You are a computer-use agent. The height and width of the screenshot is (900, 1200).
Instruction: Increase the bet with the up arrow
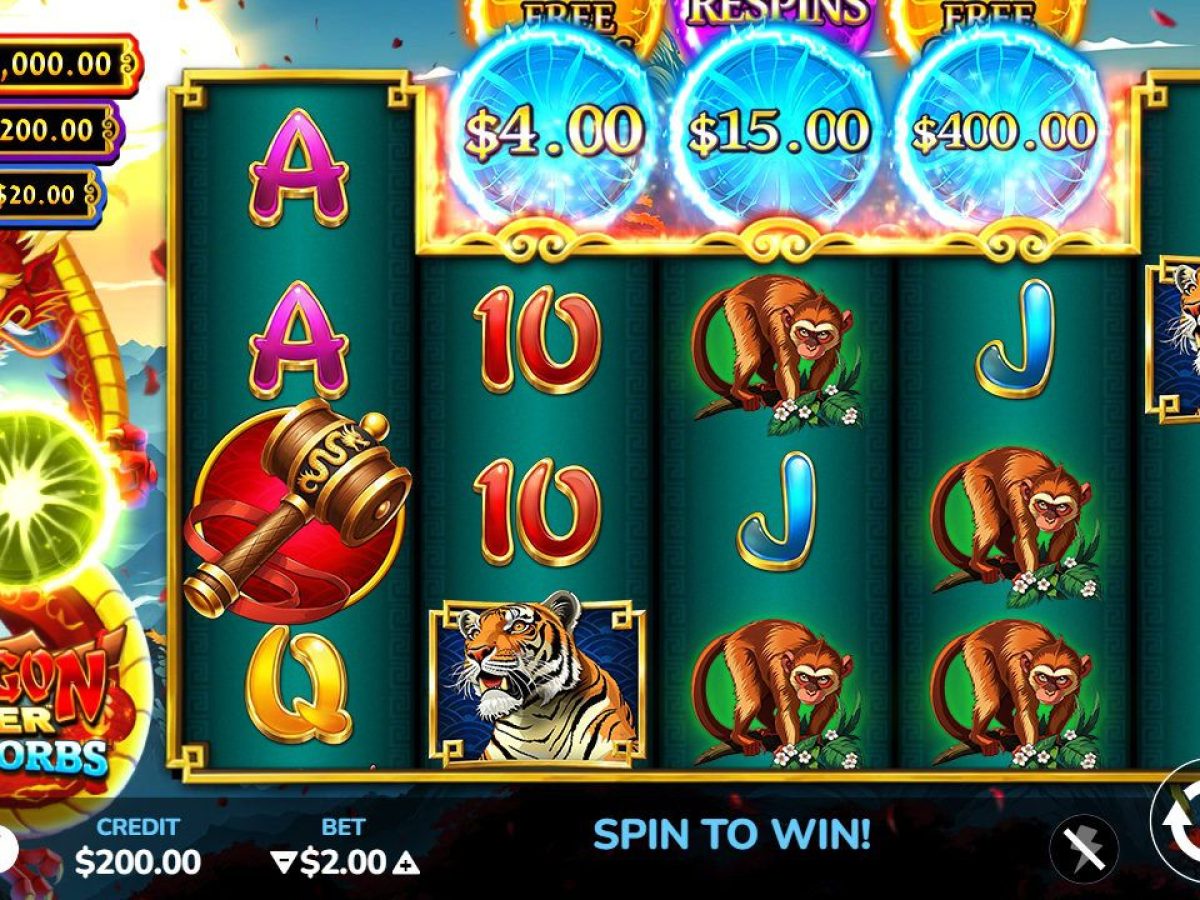click(x=406, y=863)
